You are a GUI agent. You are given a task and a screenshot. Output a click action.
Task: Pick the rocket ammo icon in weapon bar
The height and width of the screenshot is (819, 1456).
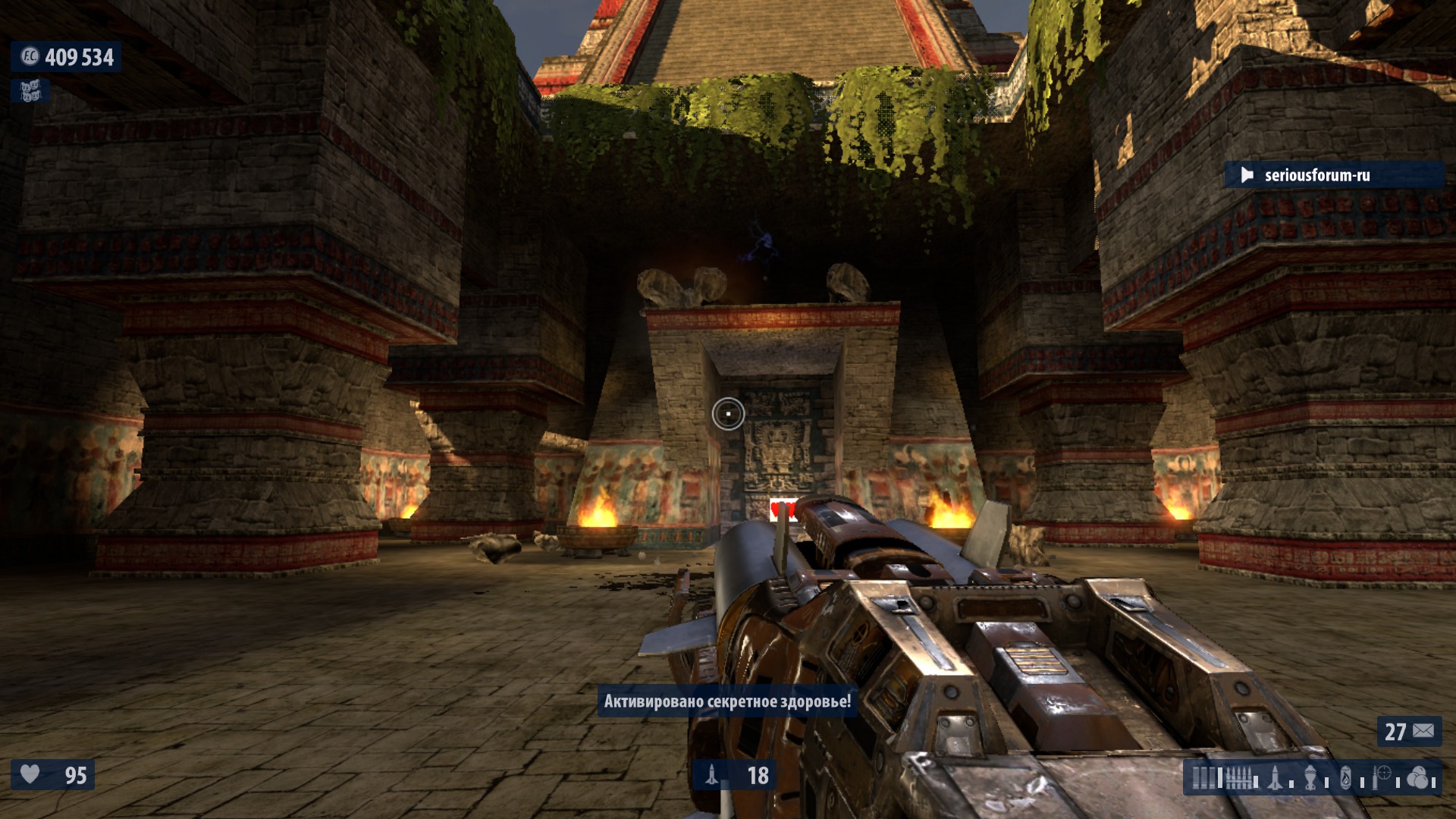(x=1276, y=778)
